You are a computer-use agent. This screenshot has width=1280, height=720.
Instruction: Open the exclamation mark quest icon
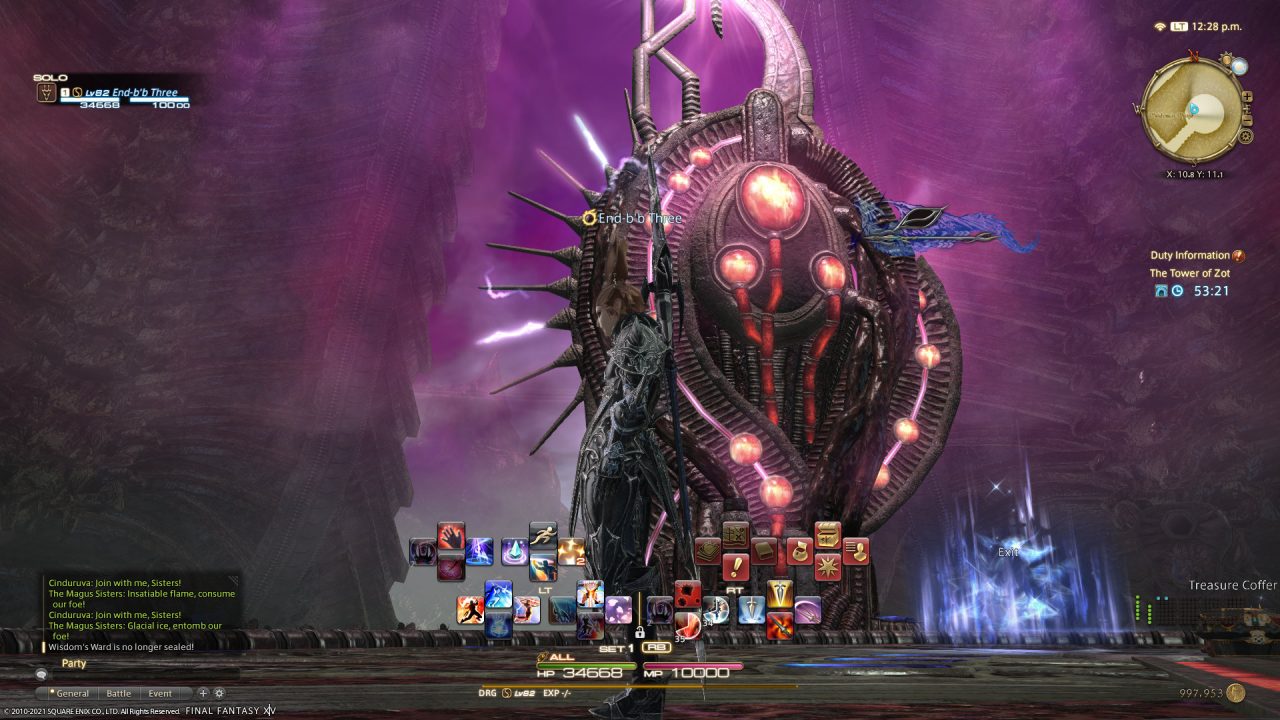(x=736, y=567)
